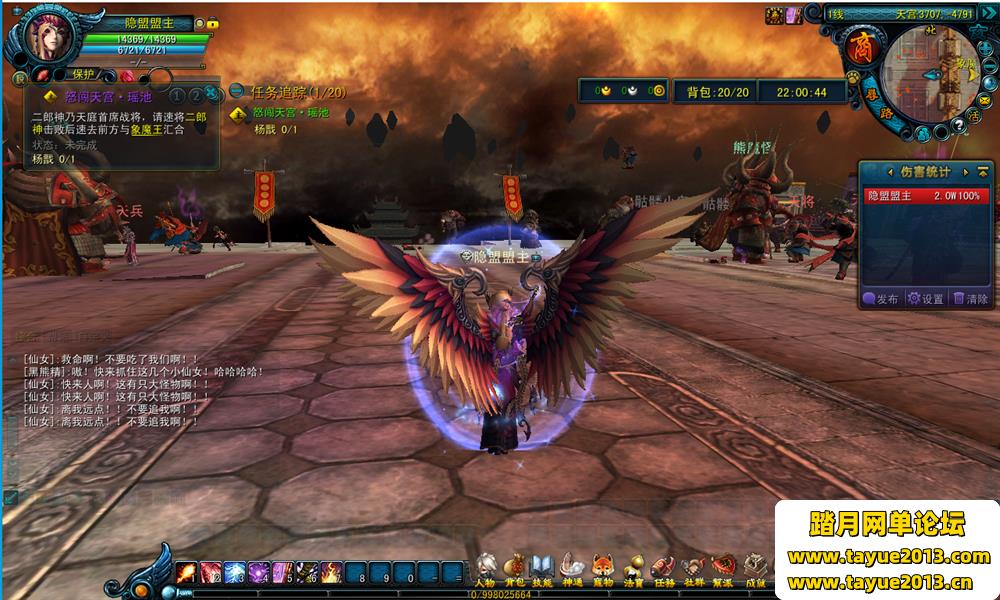
Task: Open the 法宝 treasure menu
Action: click(632, 568)
